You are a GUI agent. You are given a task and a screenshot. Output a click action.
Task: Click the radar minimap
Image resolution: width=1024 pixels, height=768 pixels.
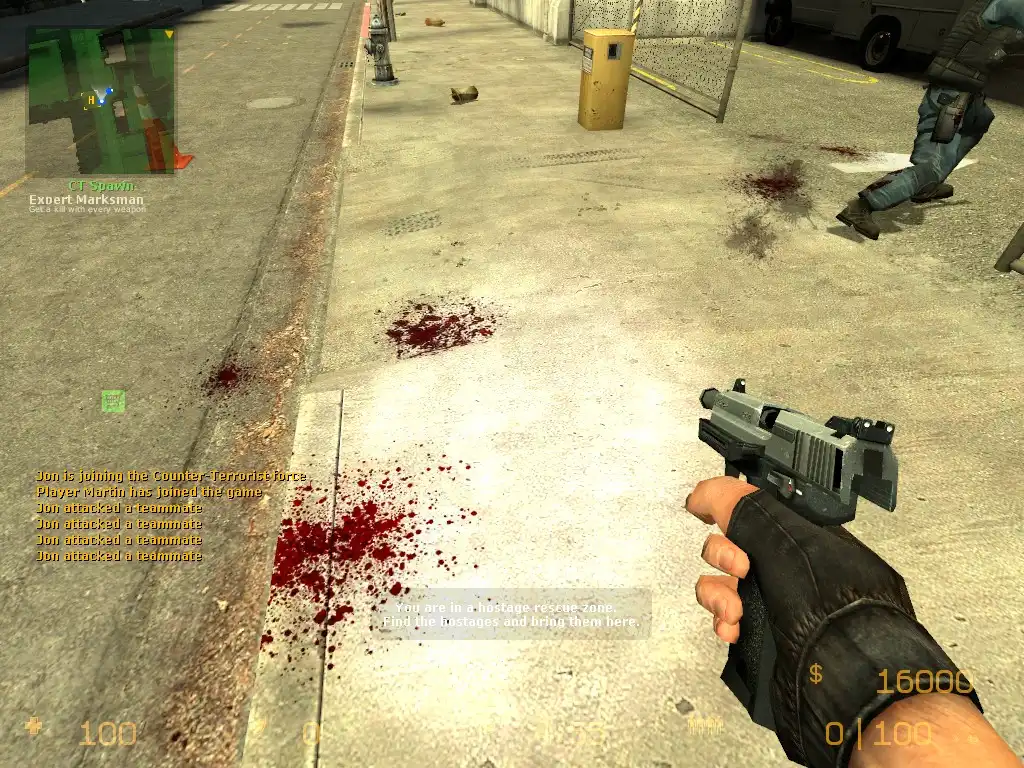click(100, 101)
